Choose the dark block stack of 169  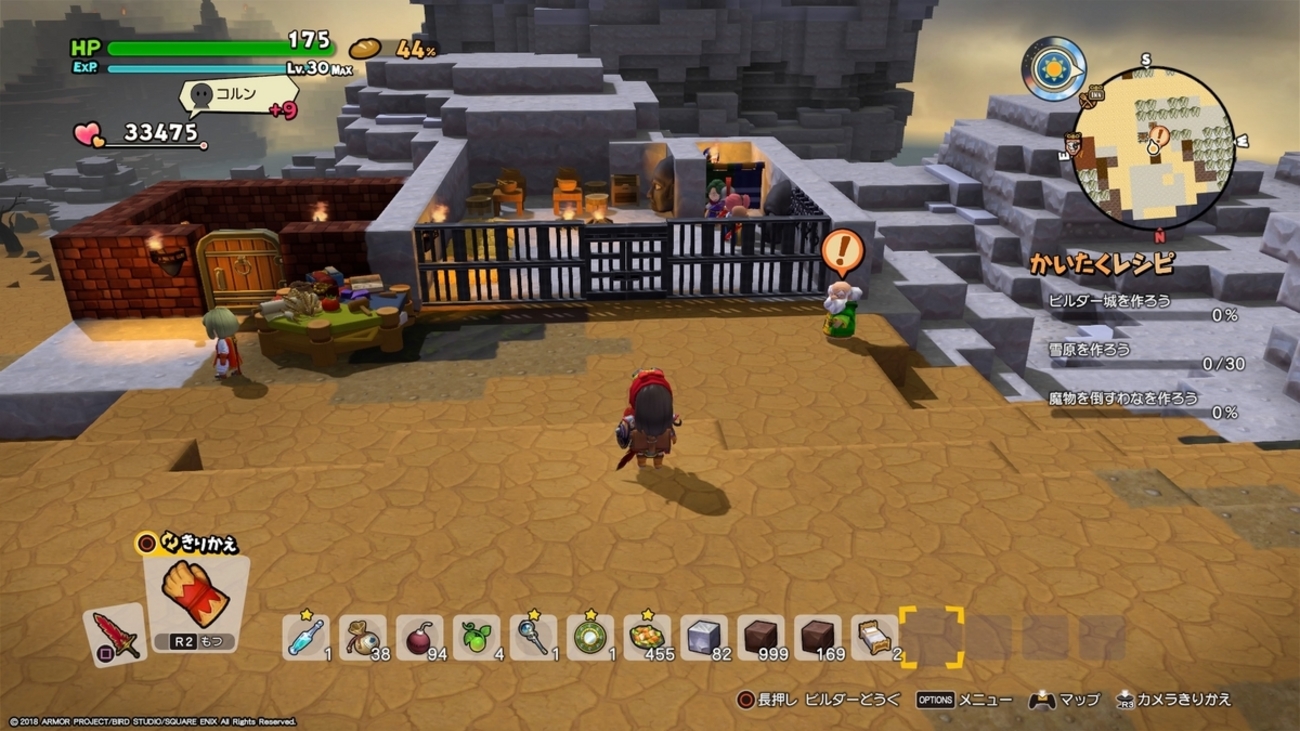click(x=818, y=637)
